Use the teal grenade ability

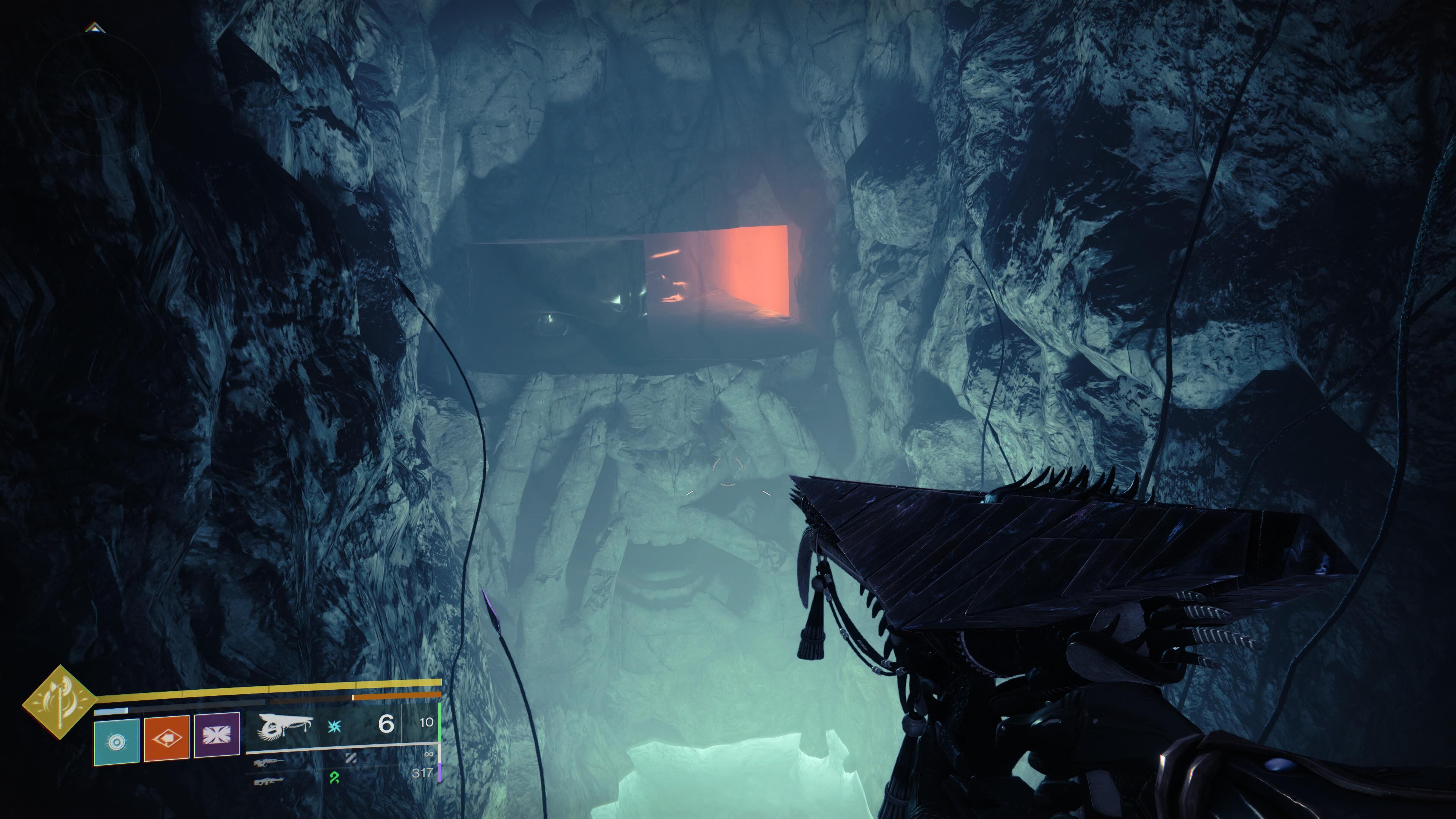(116, 742)
